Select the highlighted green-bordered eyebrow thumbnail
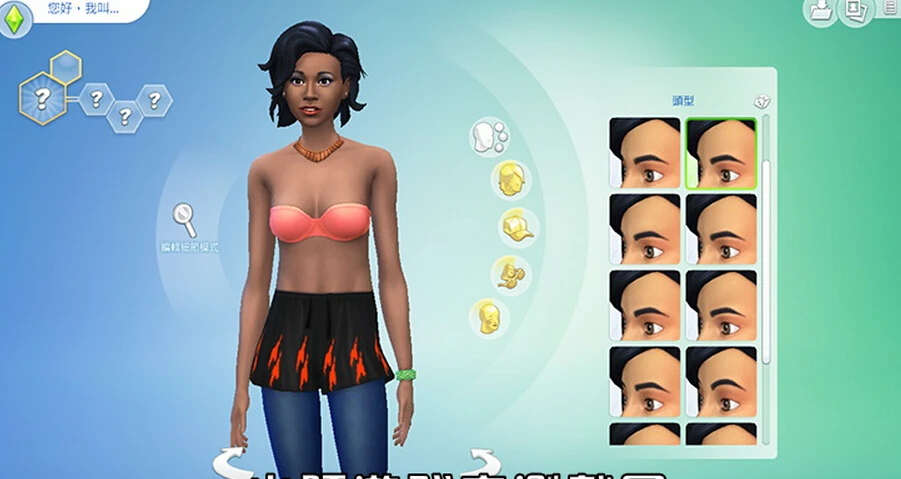901x479 pixels. click(x=721, y=153)
